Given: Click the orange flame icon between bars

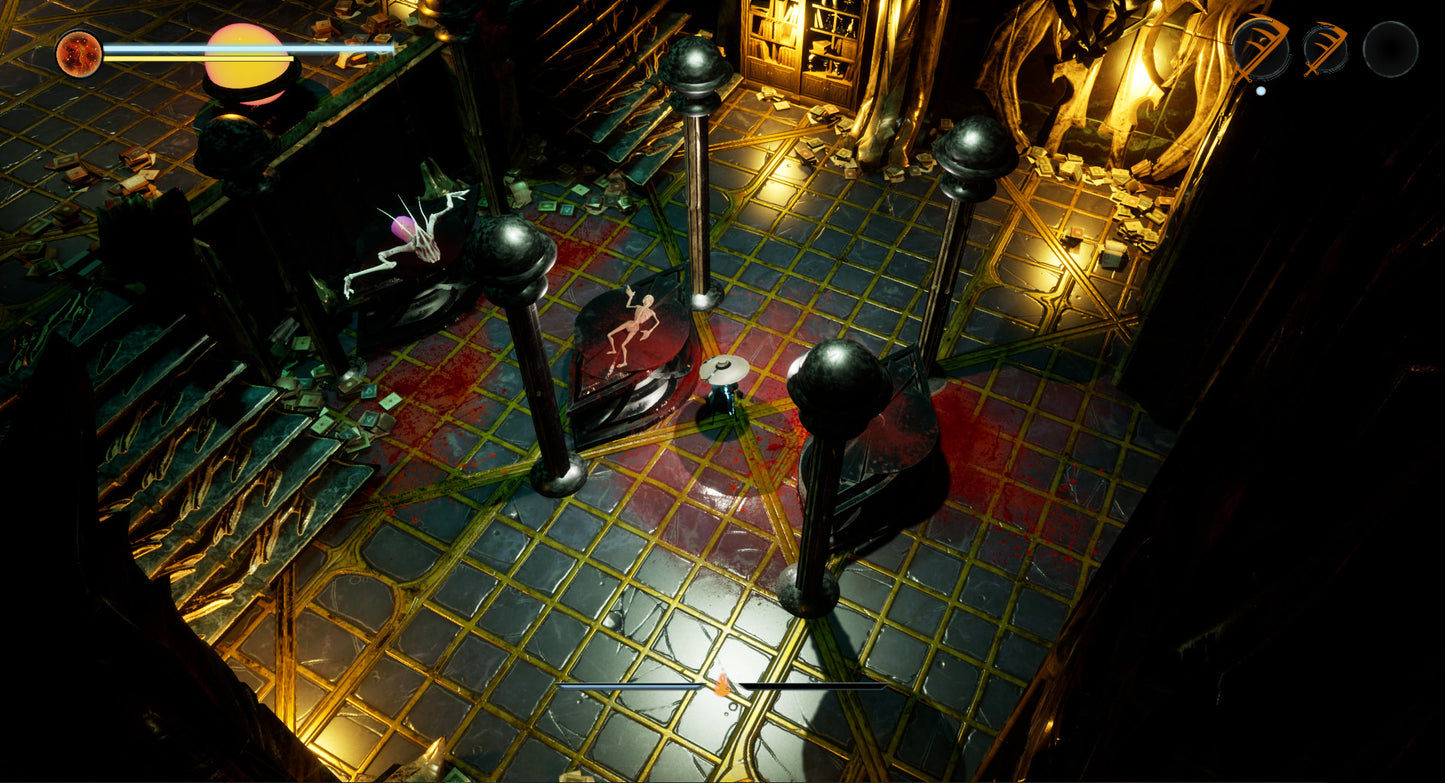Looking at the screenshot, I should point(720,685).
